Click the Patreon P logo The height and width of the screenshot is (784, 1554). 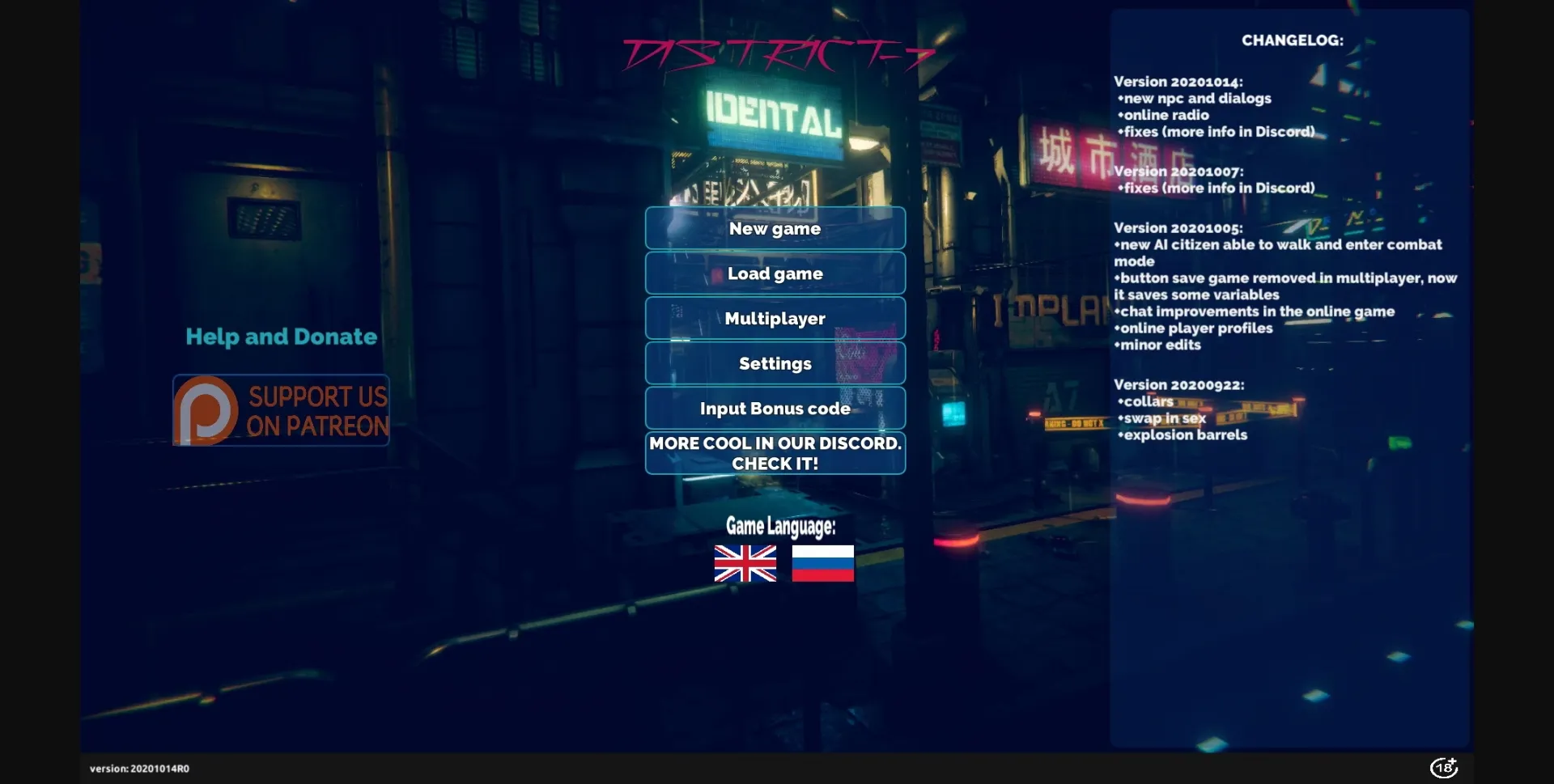click(205, 410)
